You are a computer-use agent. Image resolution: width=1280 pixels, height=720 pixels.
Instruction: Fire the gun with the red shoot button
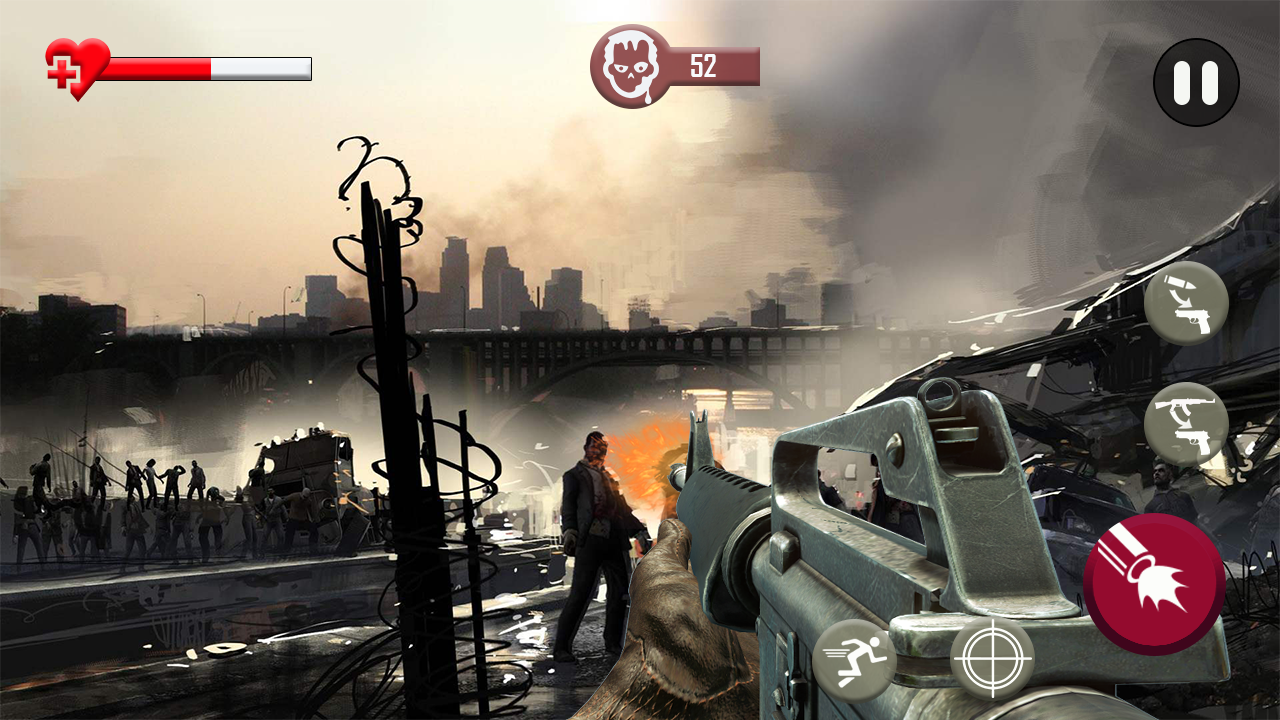pyautogui.click(x=1154, y=585)
